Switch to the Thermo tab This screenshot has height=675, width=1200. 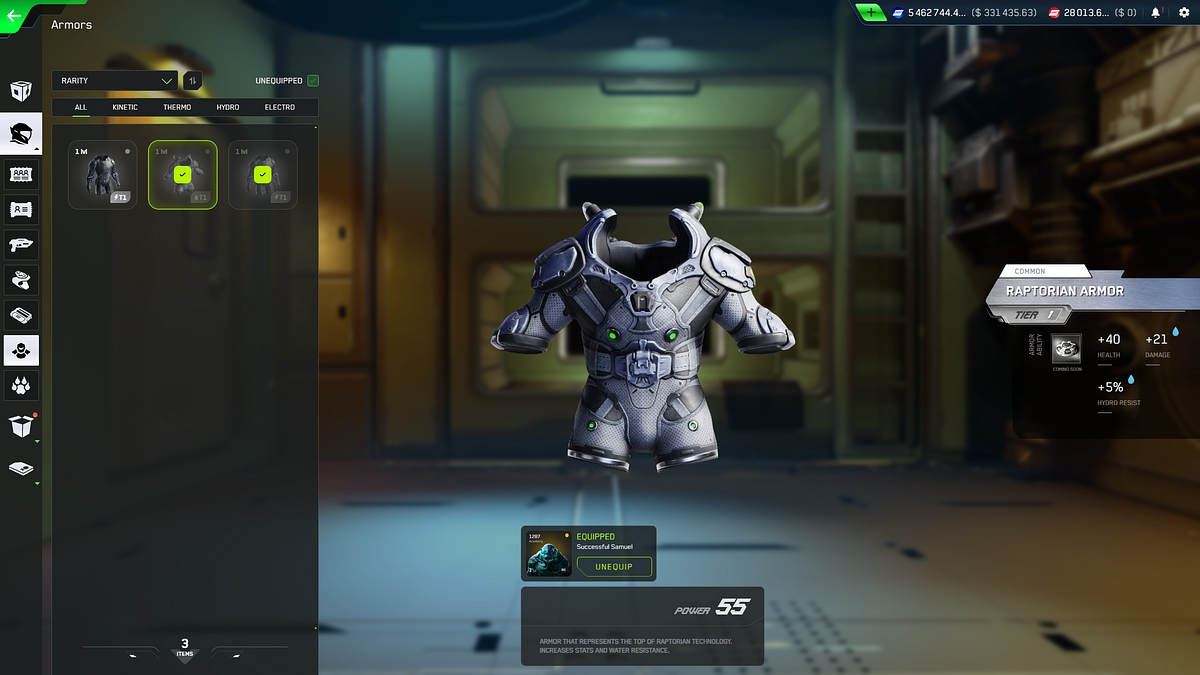coord(177,107)
